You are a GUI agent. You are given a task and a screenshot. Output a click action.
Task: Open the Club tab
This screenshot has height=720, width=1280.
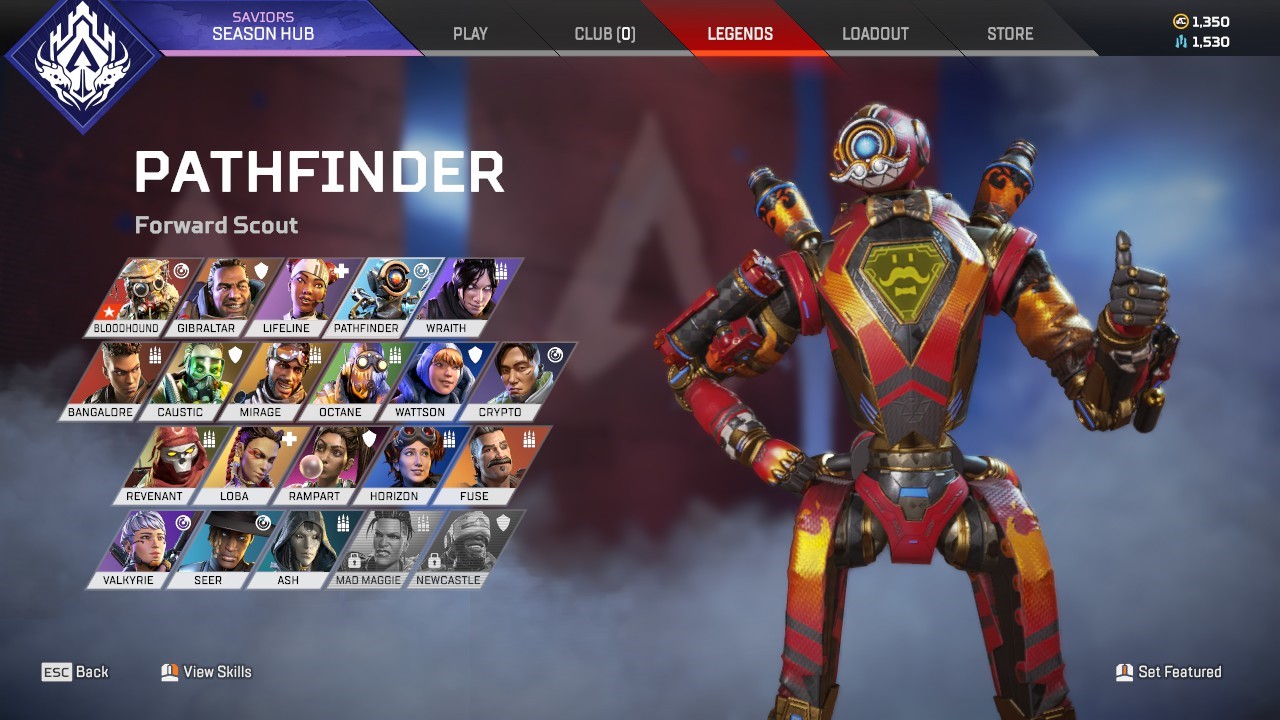click(x=604, y=33)
